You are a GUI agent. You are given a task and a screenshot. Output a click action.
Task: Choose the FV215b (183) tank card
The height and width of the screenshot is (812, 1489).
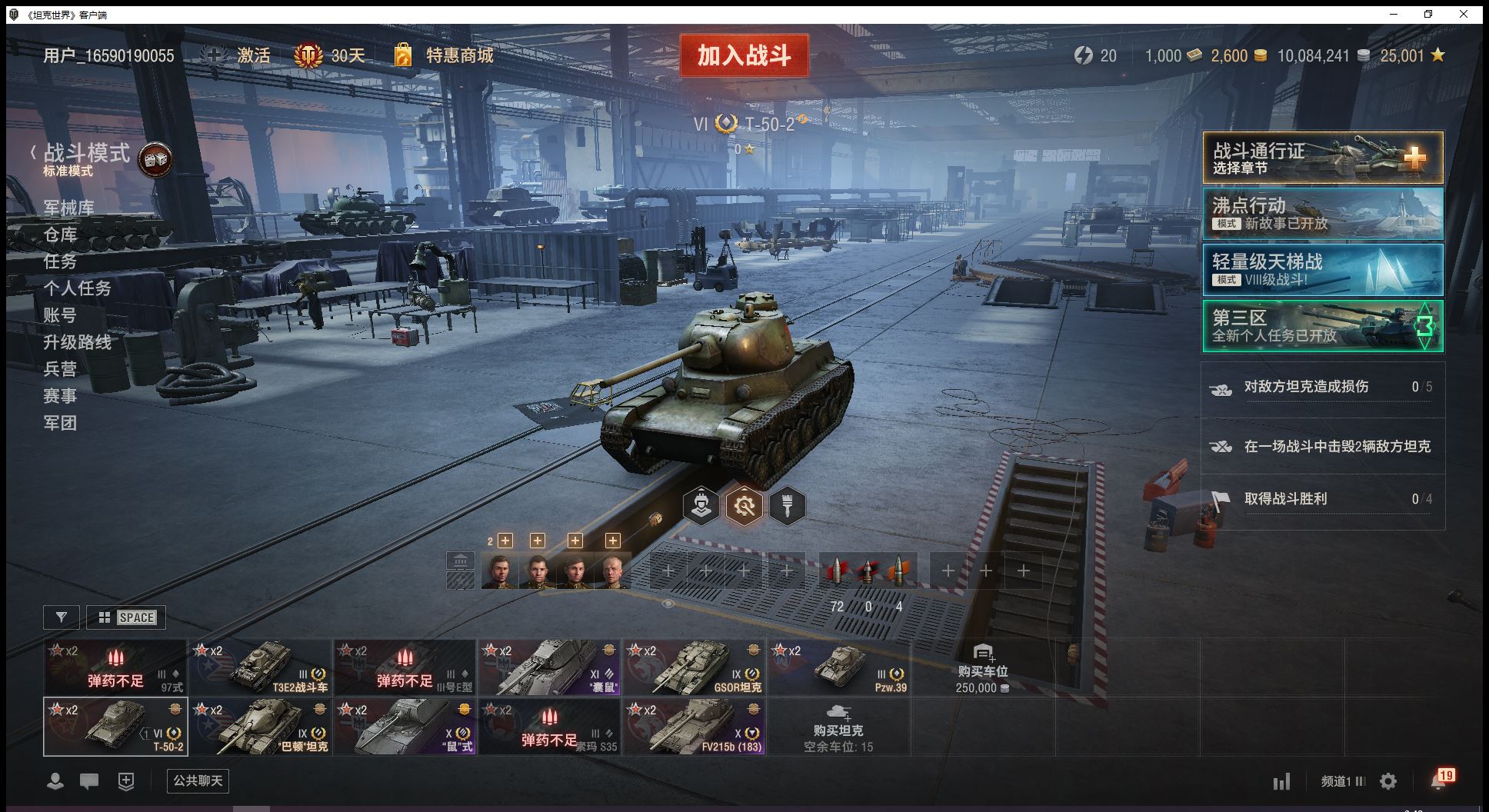[694, 727]
